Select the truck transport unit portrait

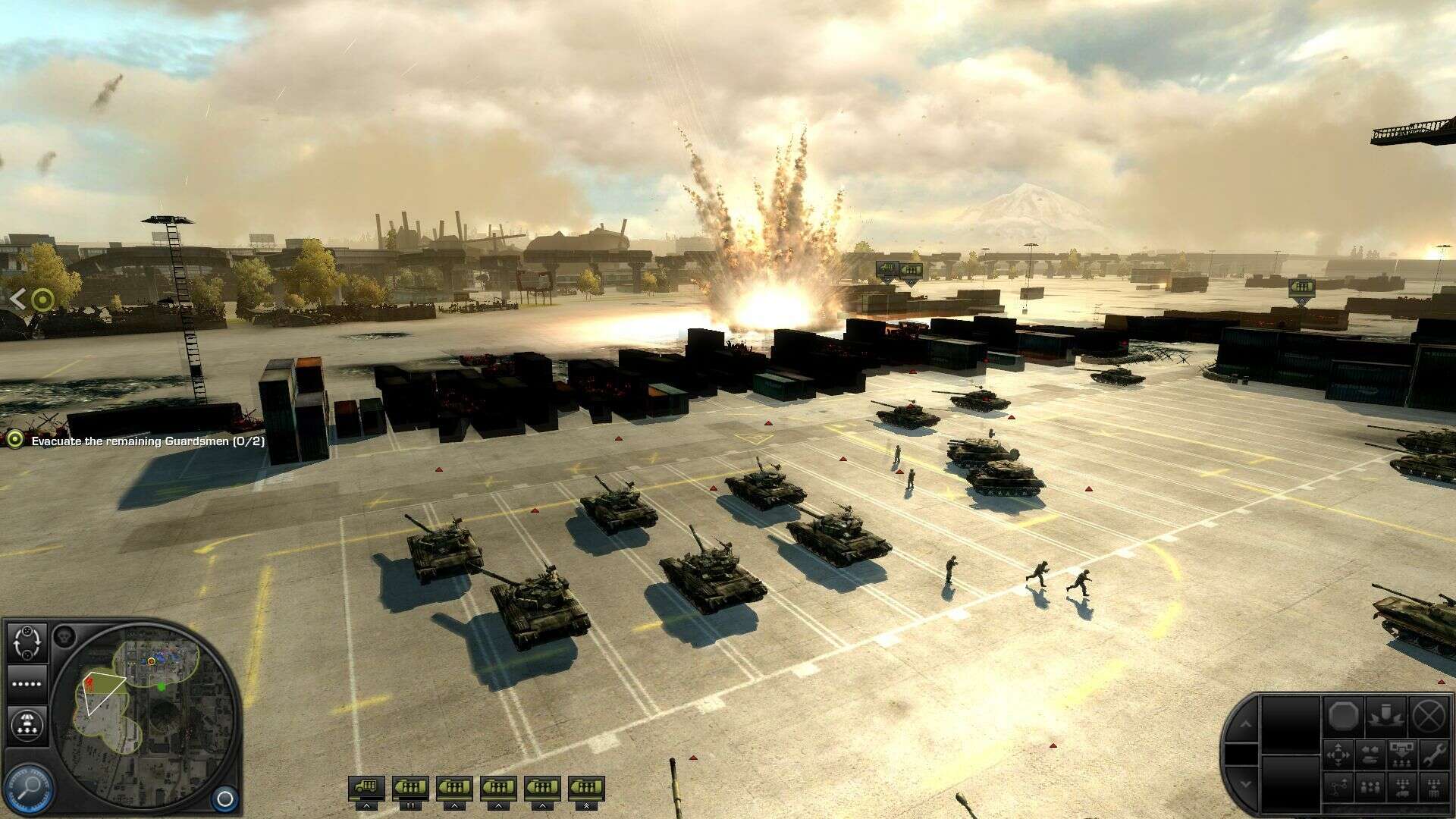[x=366, y=787]
